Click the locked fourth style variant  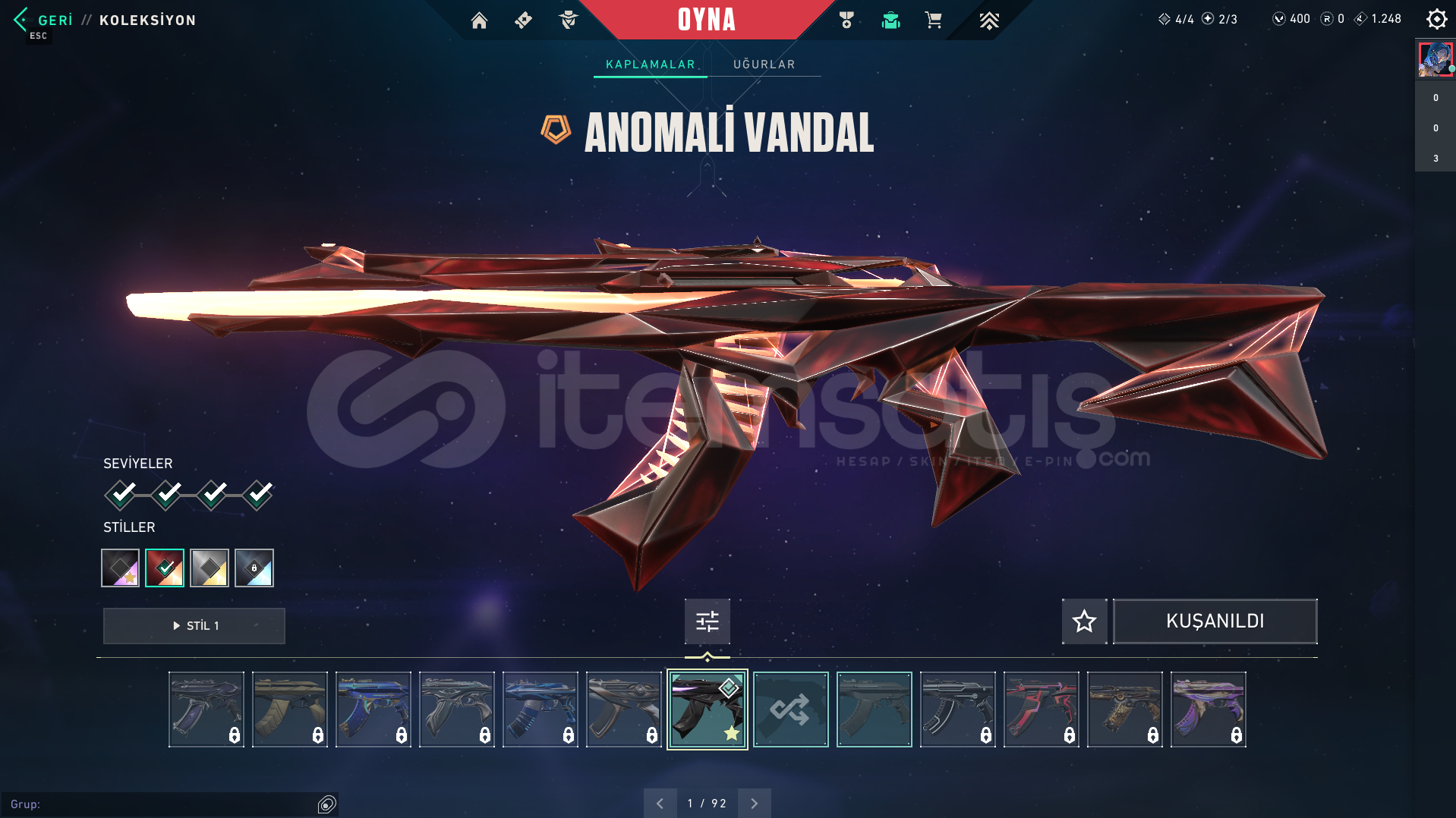click(254, 568)
